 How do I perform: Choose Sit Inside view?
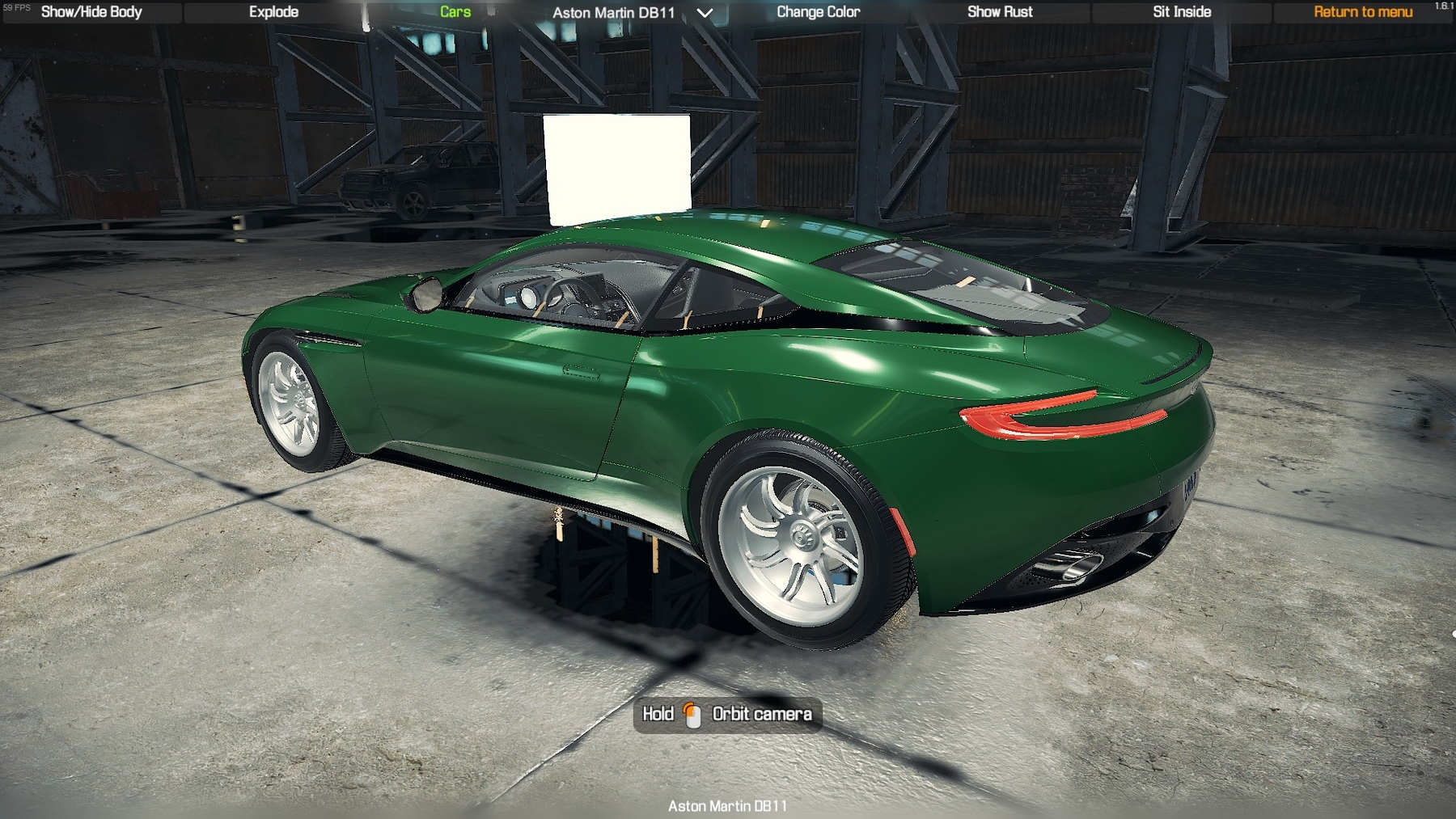1181,12
